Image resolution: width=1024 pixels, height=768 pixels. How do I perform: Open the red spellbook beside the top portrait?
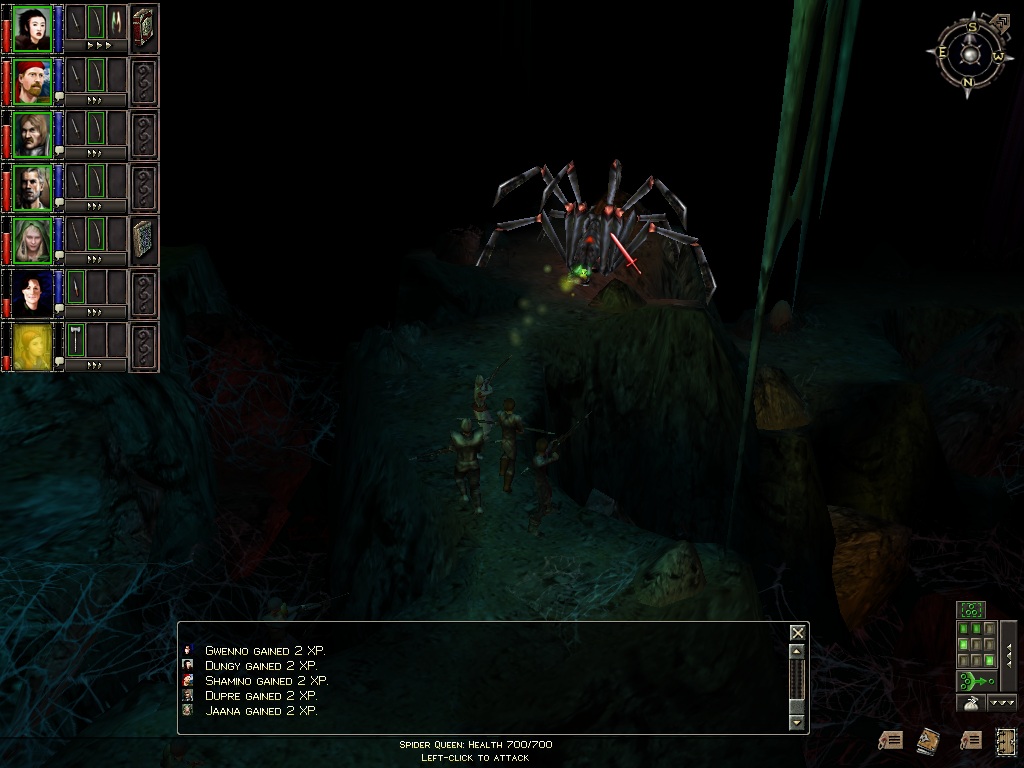coord(144,28)
